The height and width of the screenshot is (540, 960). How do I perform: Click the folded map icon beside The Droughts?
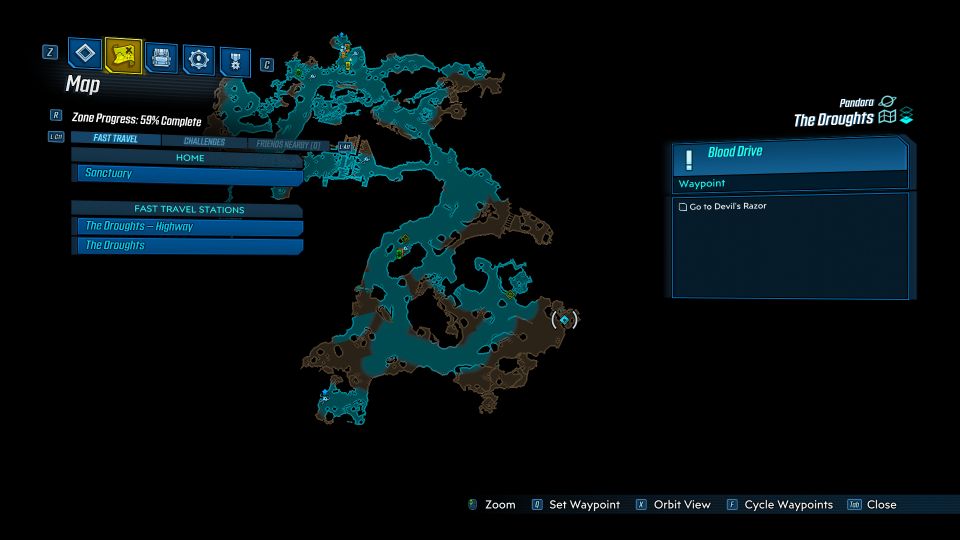coord(887,118)
